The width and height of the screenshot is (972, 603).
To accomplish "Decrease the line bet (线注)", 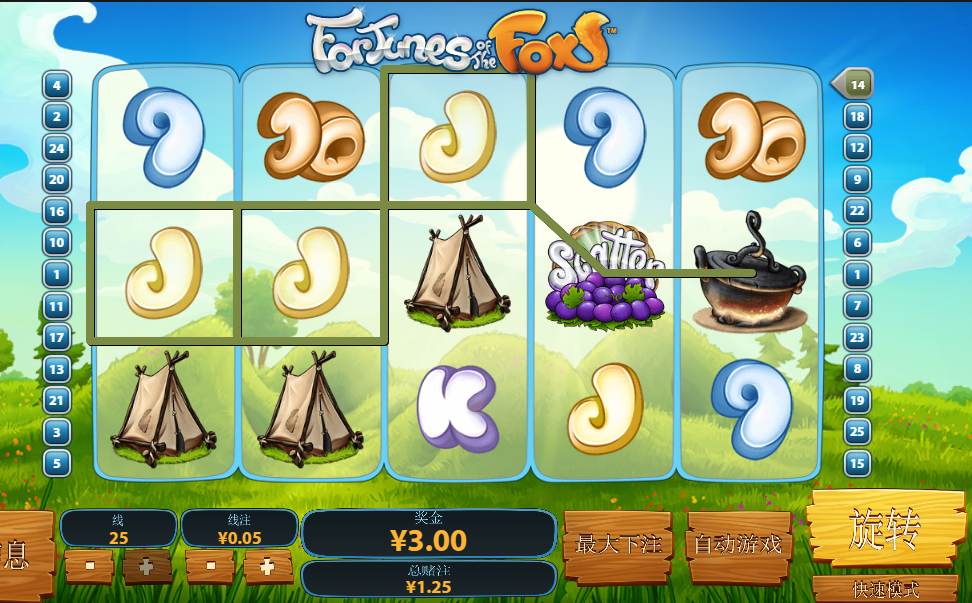I will click(x=211, y=566).
